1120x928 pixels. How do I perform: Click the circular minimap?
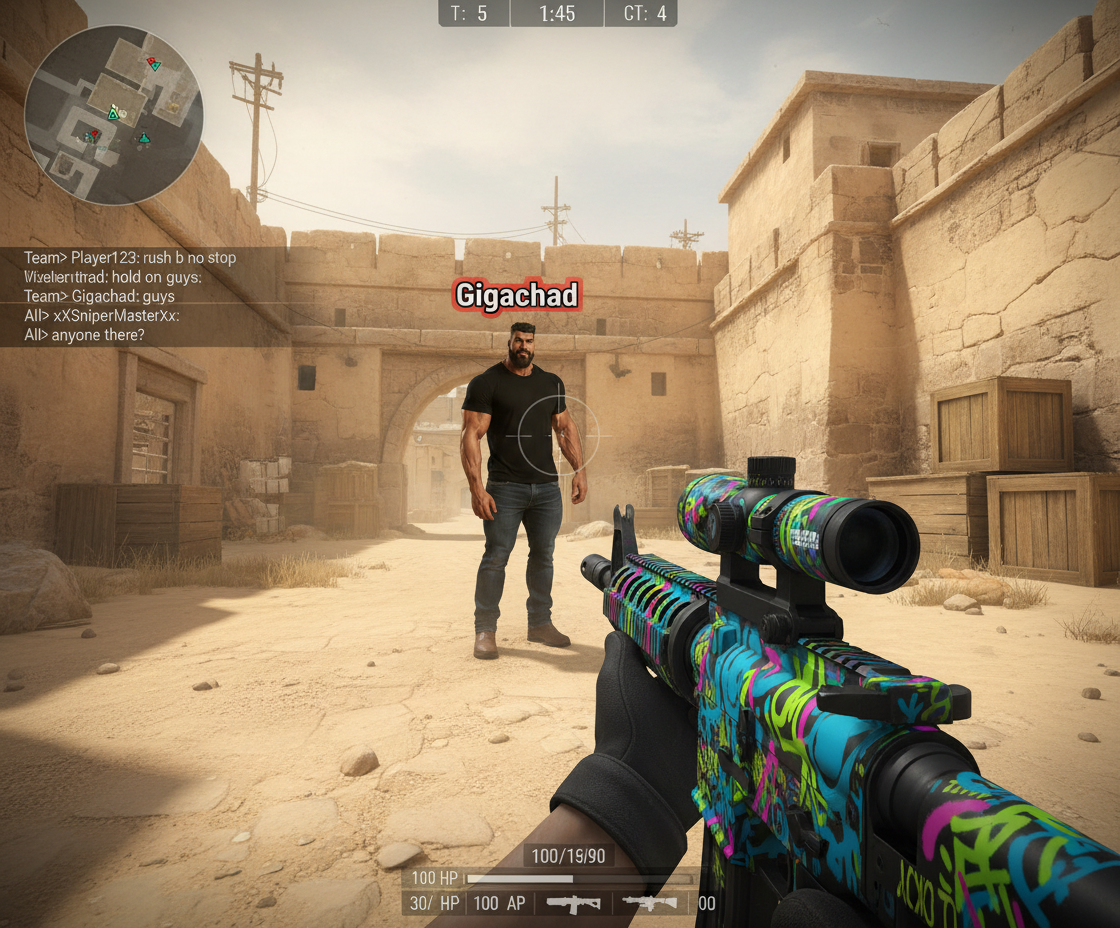pos(113,115)
